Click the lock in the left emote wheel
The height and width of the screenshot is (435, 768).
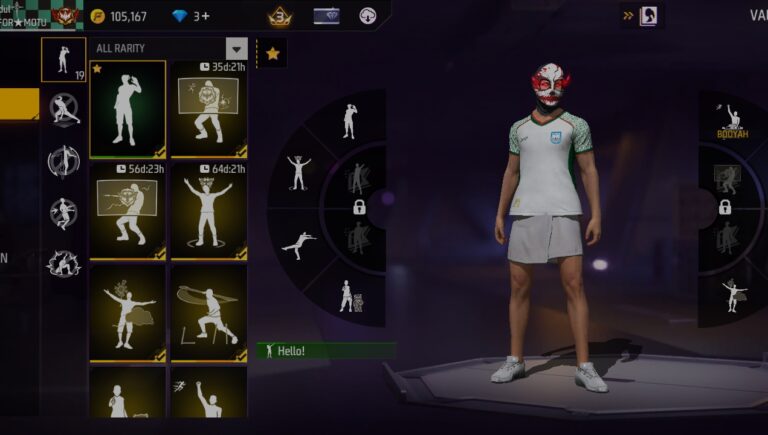point(359,207)
